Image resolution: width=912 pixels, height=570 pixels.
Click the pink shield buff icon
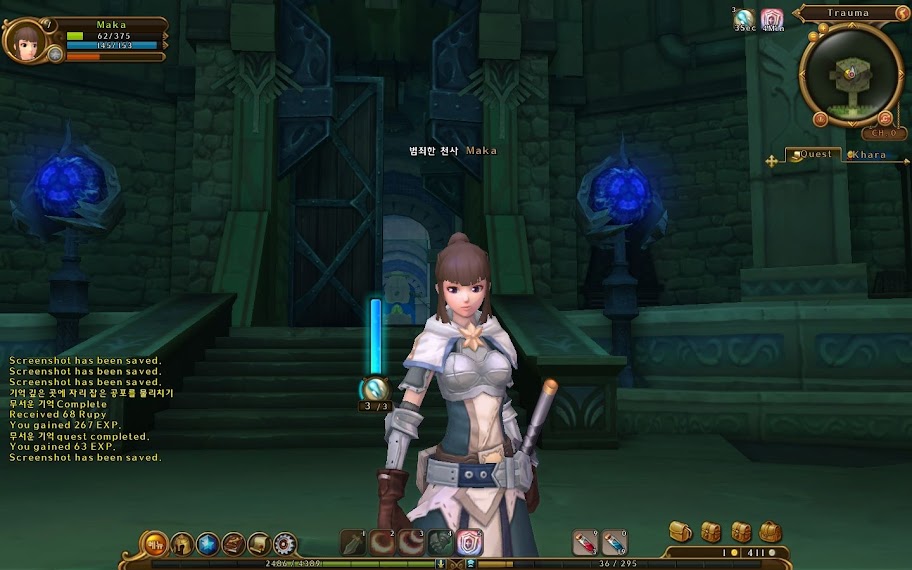tap(771, 18)
